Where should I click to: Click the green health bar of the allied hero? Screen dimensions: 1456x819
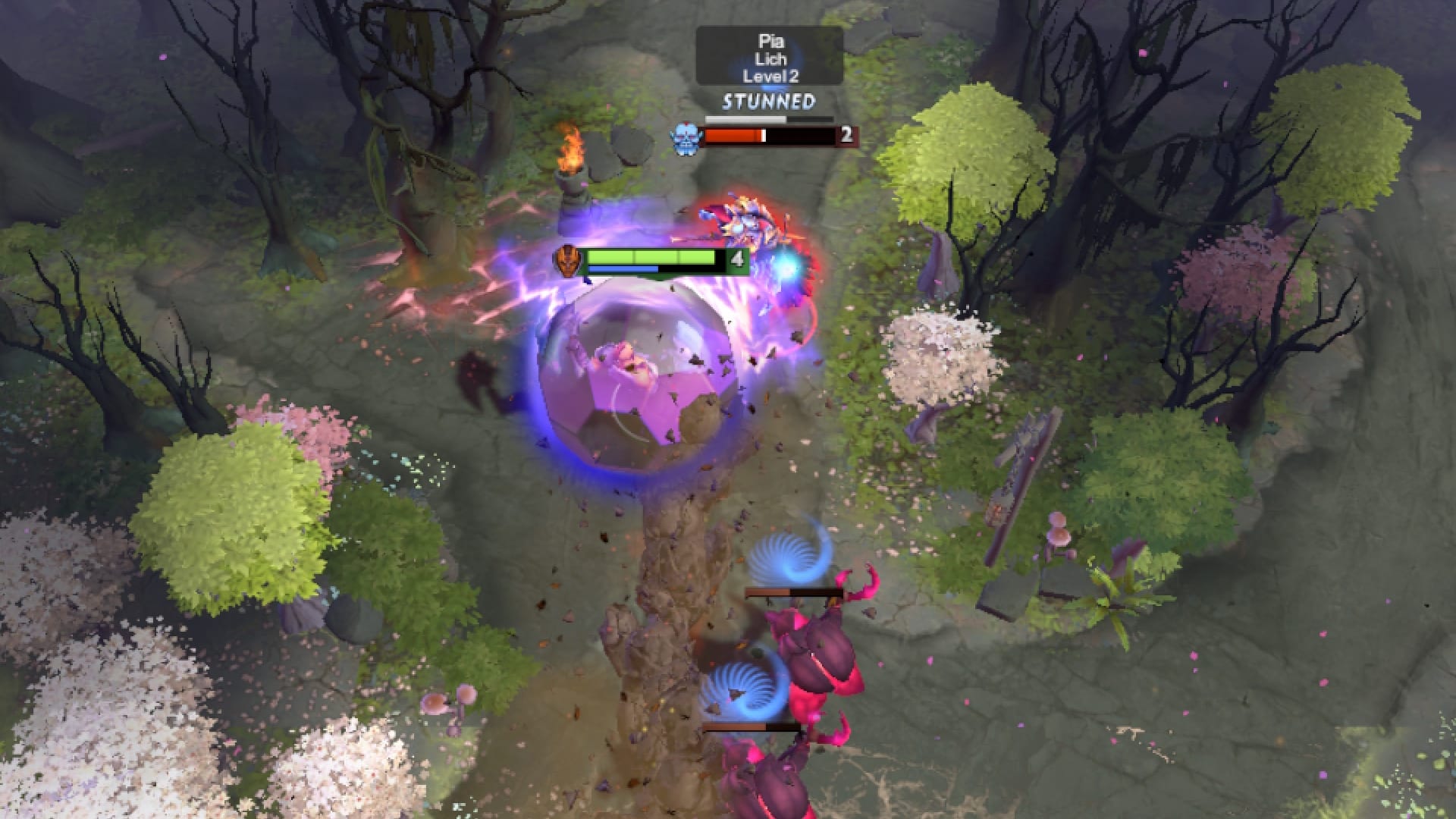652,257
